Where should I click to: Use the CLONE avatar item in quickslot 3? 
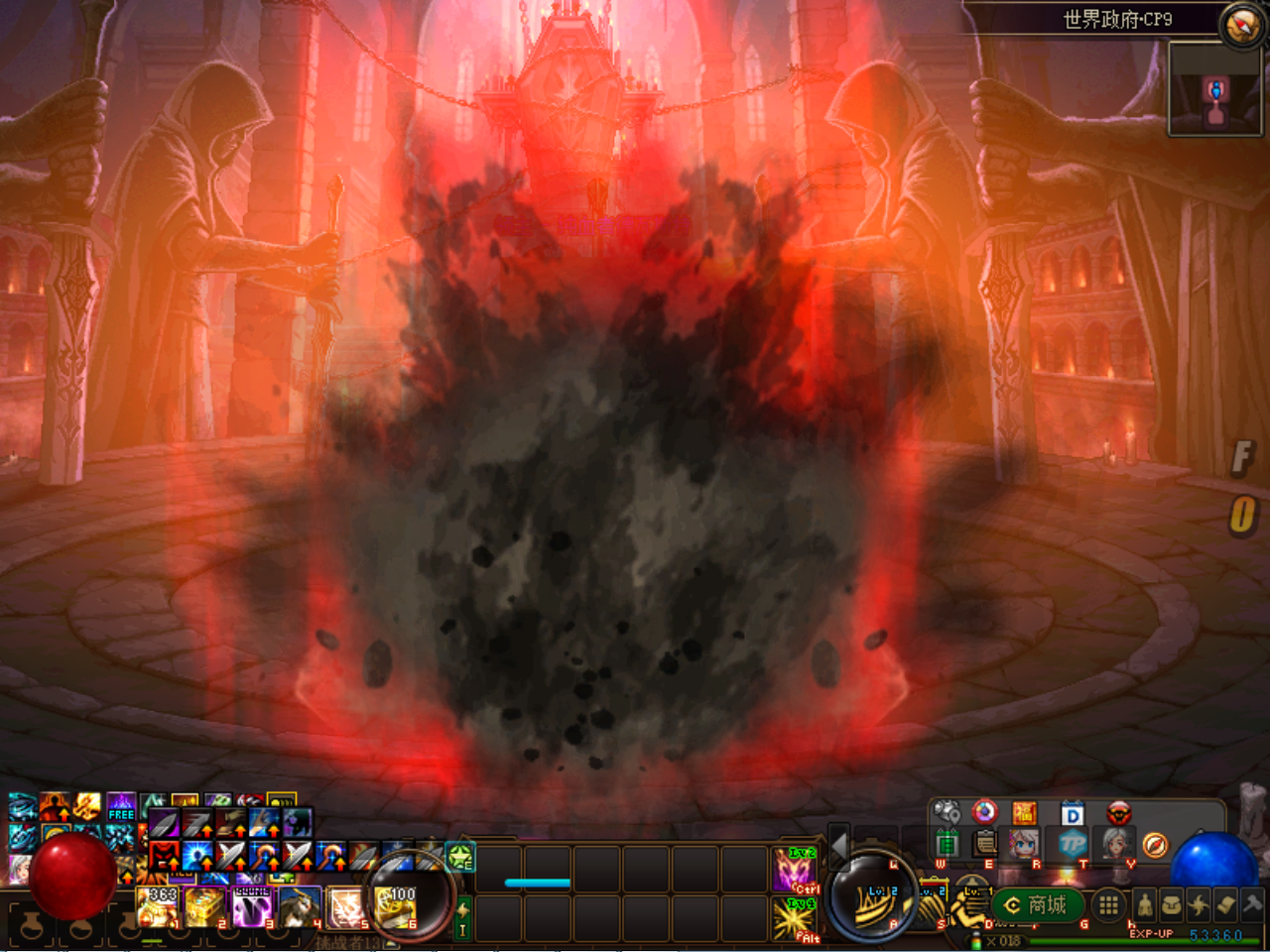click(x=253, y=906)
